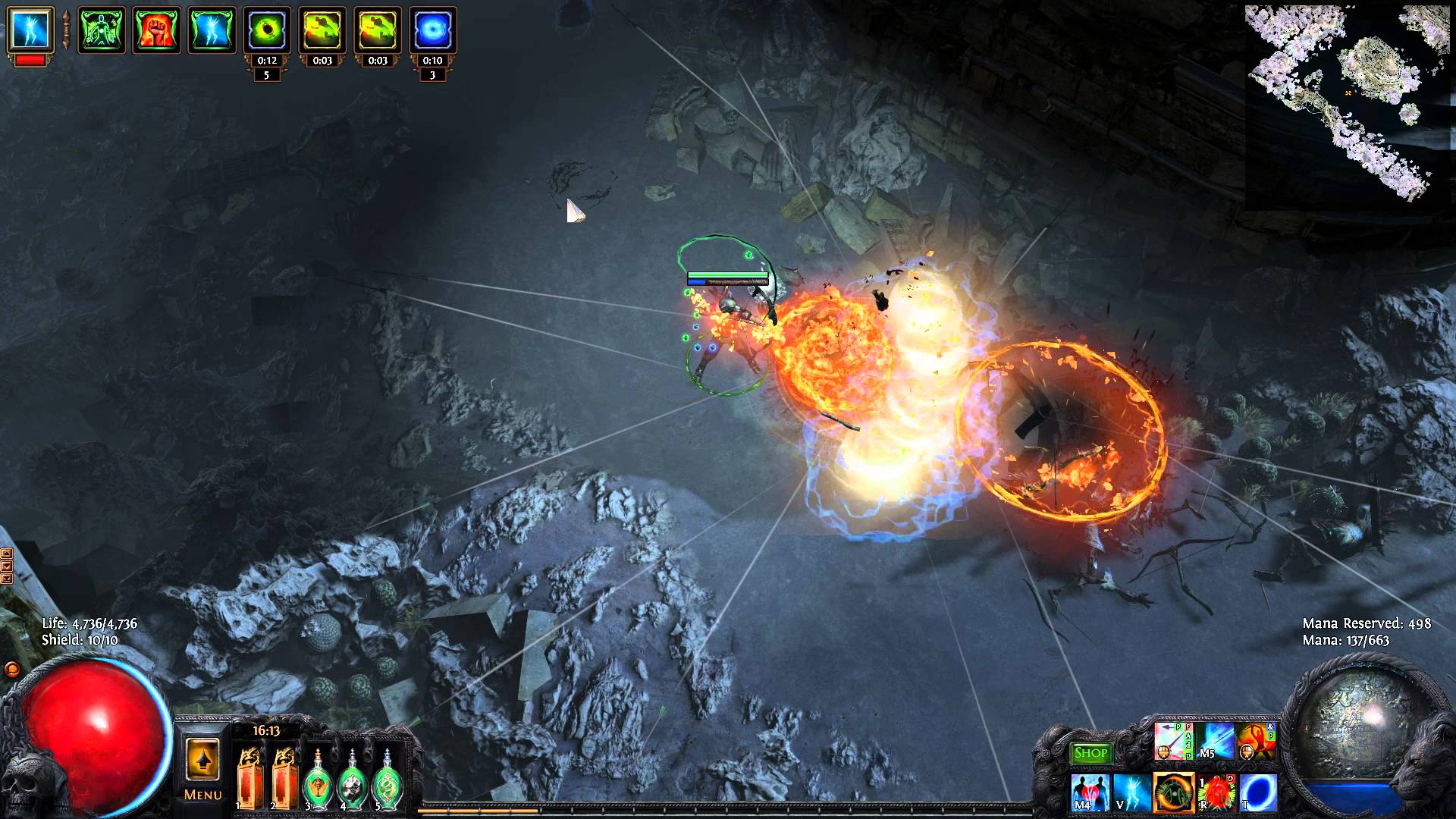Use the green flask in slot 5

[x=387, y=778]
